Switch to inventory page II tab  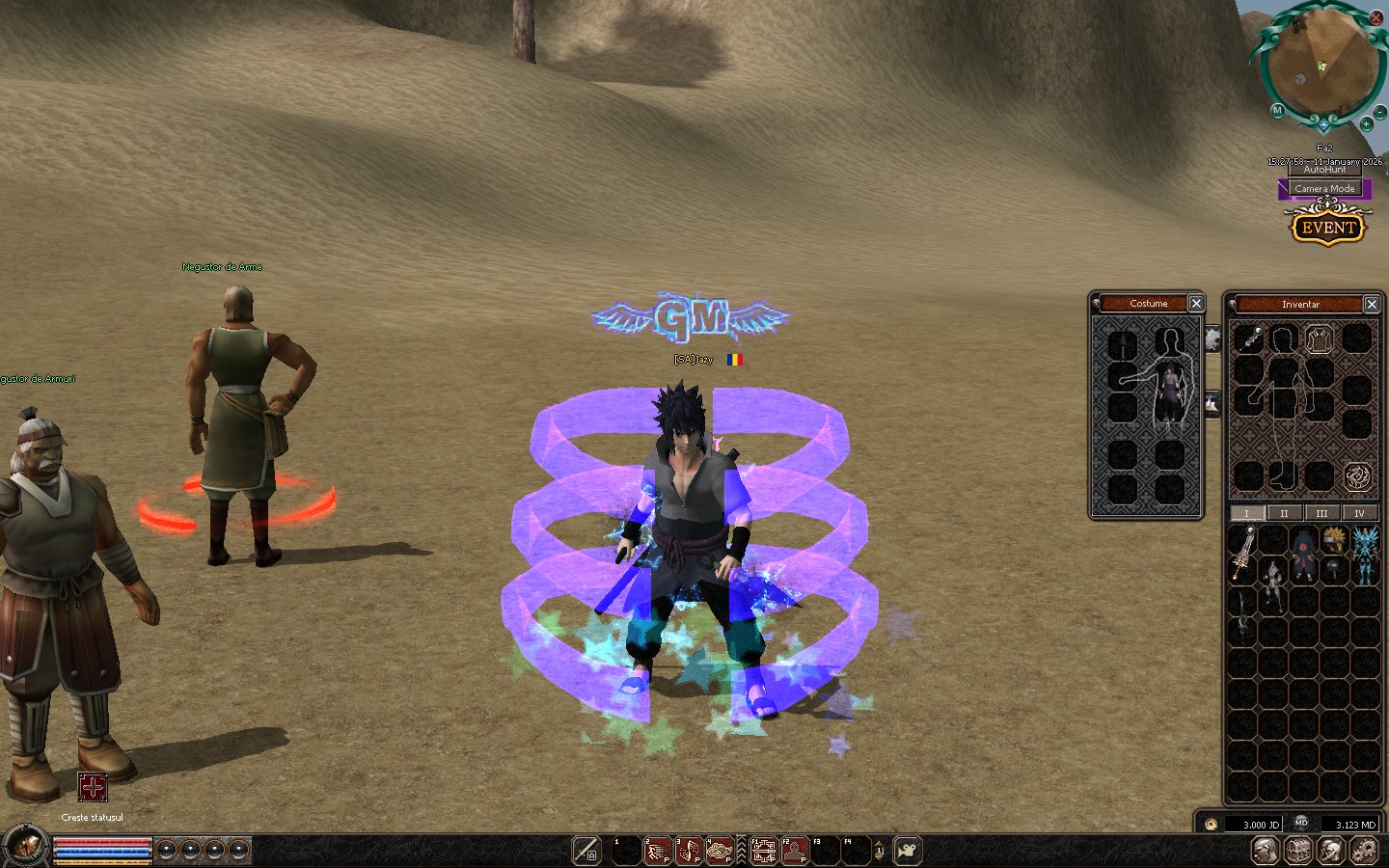[x=1284, y=513]
